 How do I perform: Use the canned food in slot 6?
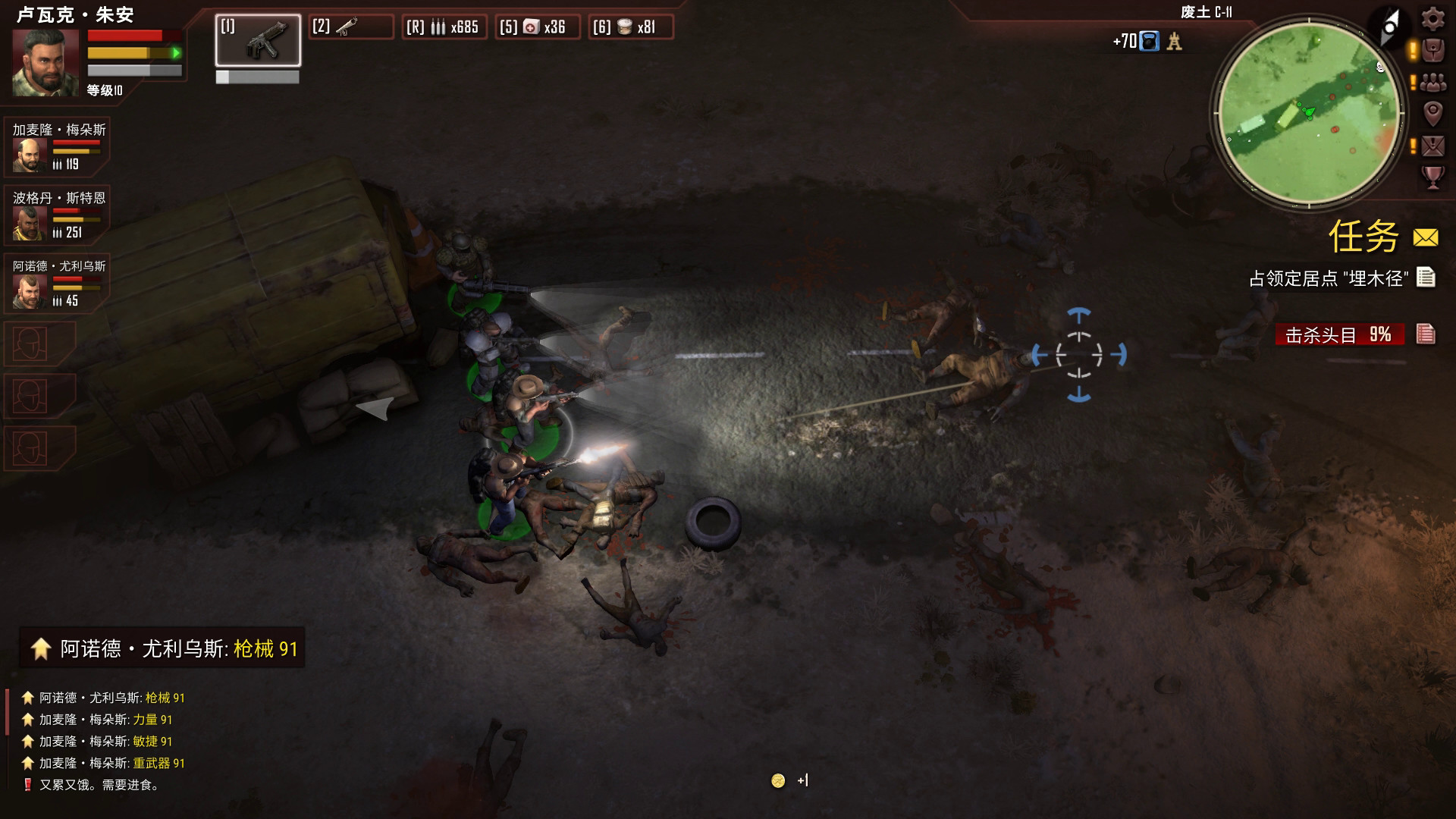click(x=631, y=27)
